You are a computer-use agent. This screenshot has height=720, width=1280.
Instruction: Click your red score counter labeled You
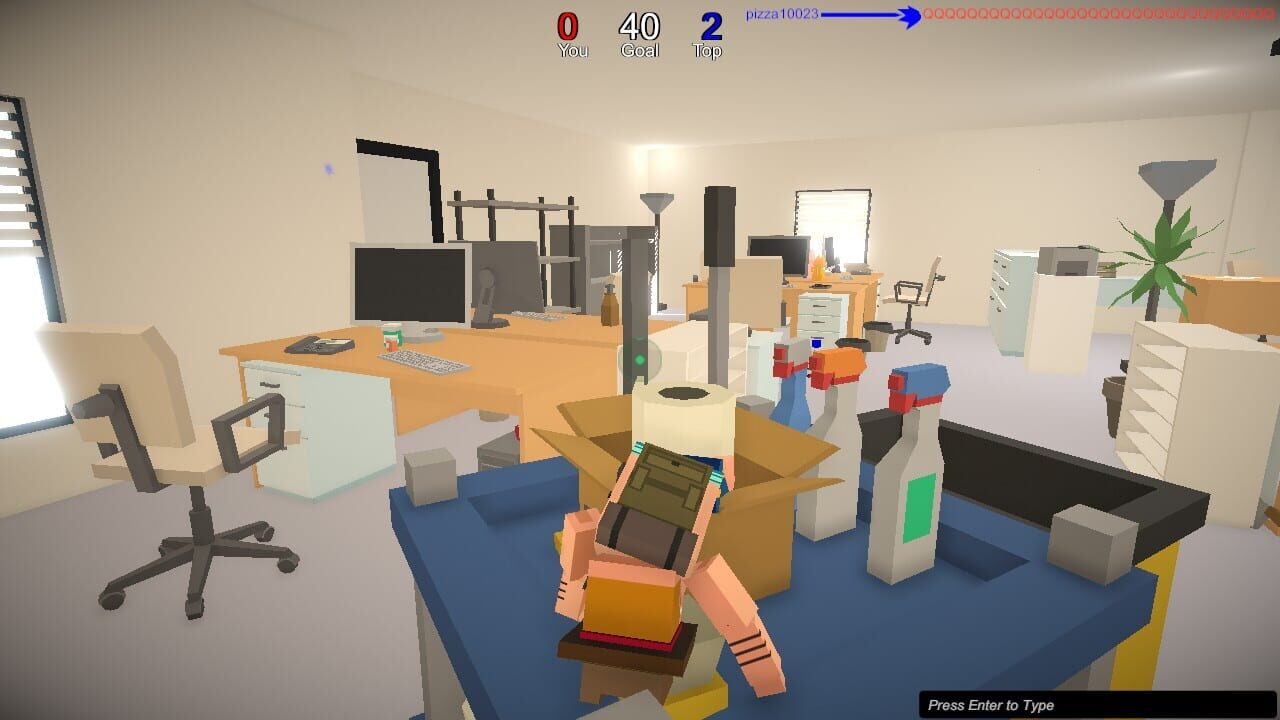pyautogui.click(x=569, y=28)
